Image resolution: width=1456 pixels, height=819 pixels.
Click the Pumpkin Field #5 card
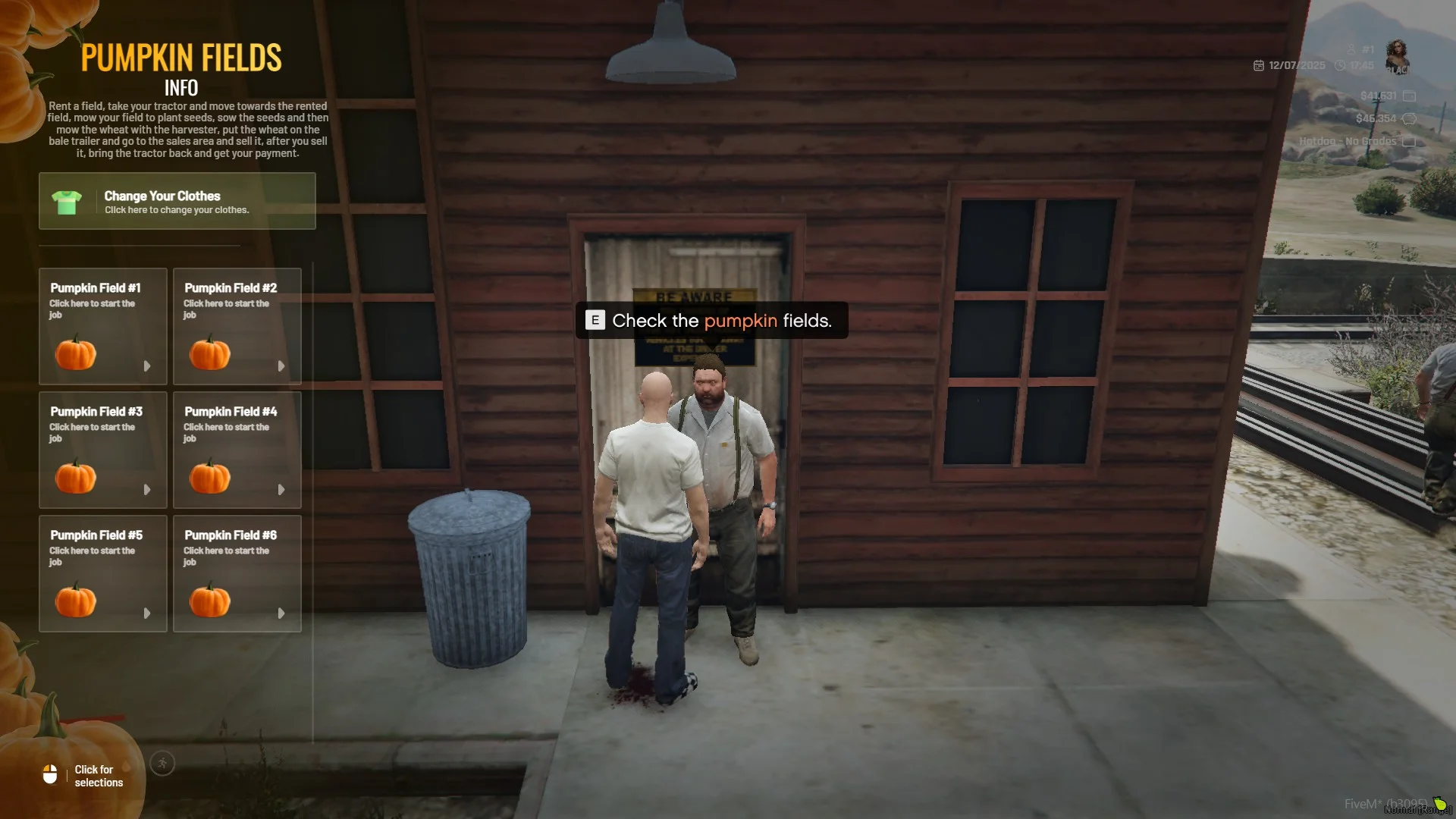click(x=103, y=573)
